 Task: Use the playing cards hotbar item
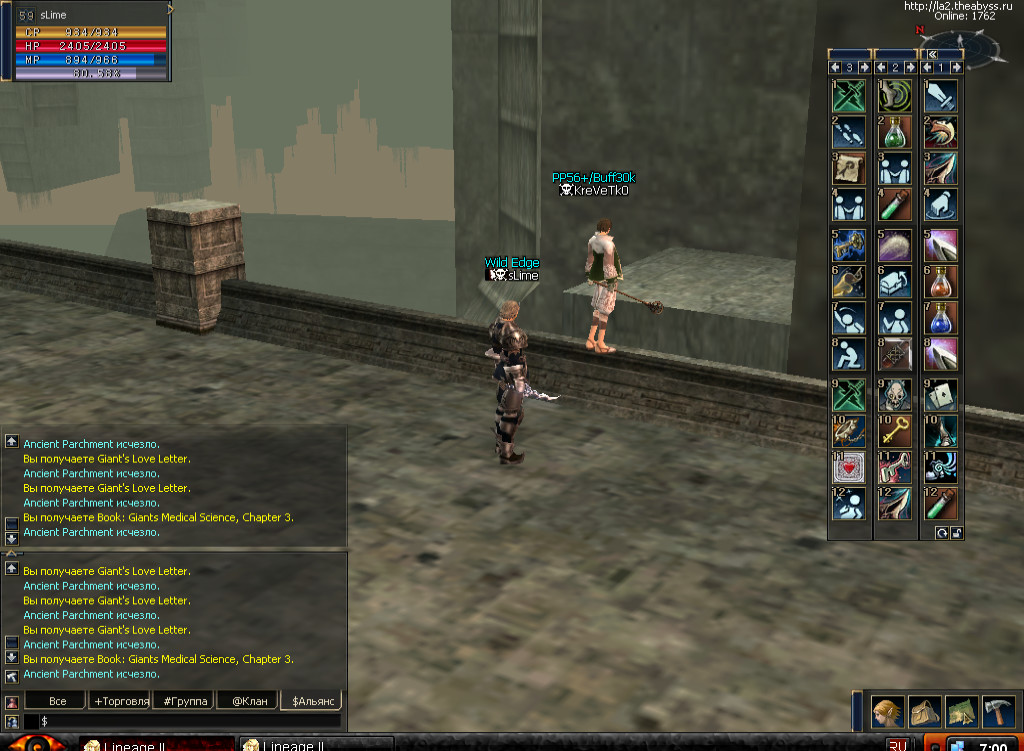(x=942, y=393)
